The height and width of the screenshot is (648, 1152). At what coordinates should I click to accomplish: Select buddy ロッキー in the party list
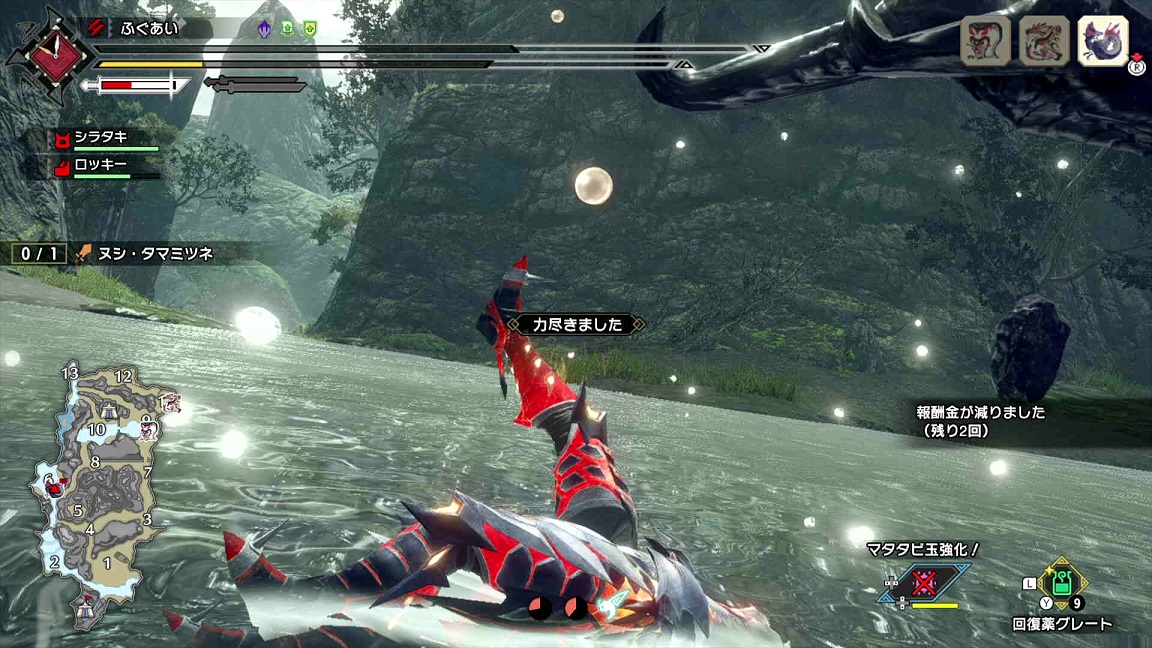100,166
